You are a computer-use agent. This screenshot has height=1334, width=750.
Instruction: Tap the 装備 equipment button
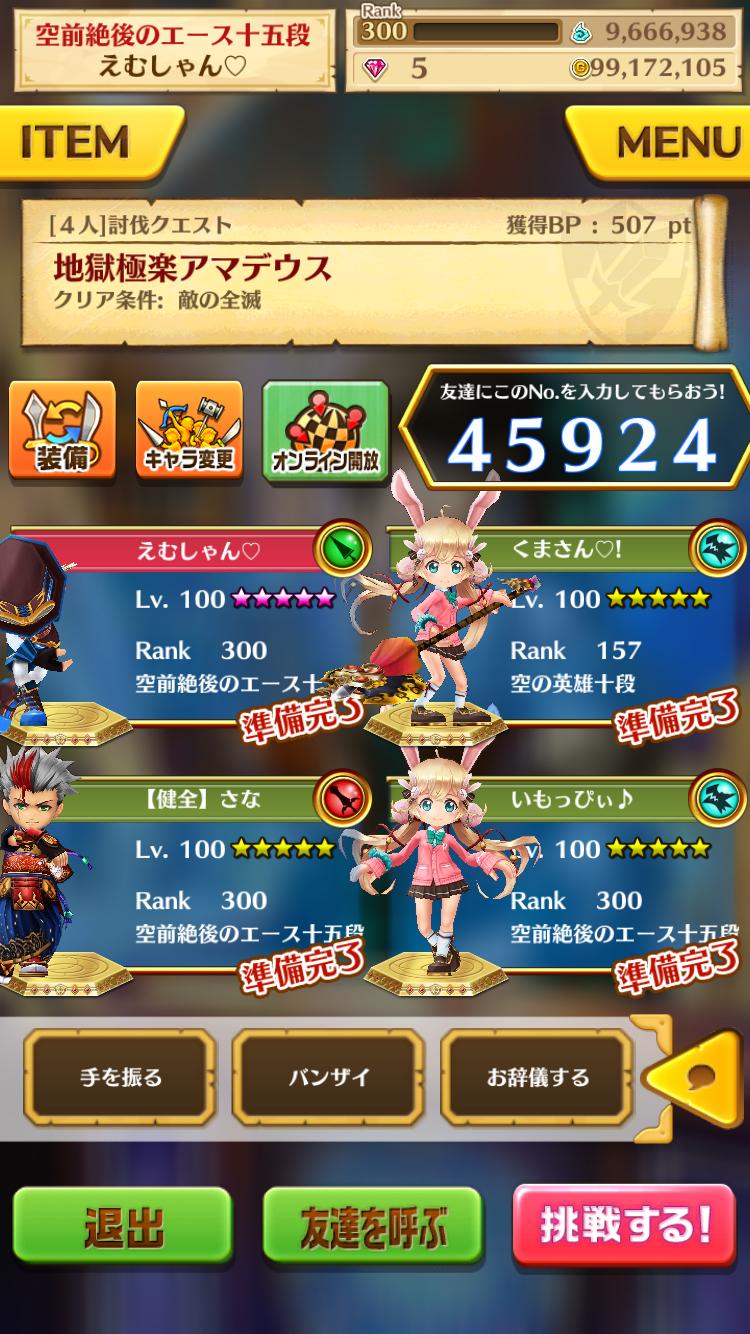(62, 430)
